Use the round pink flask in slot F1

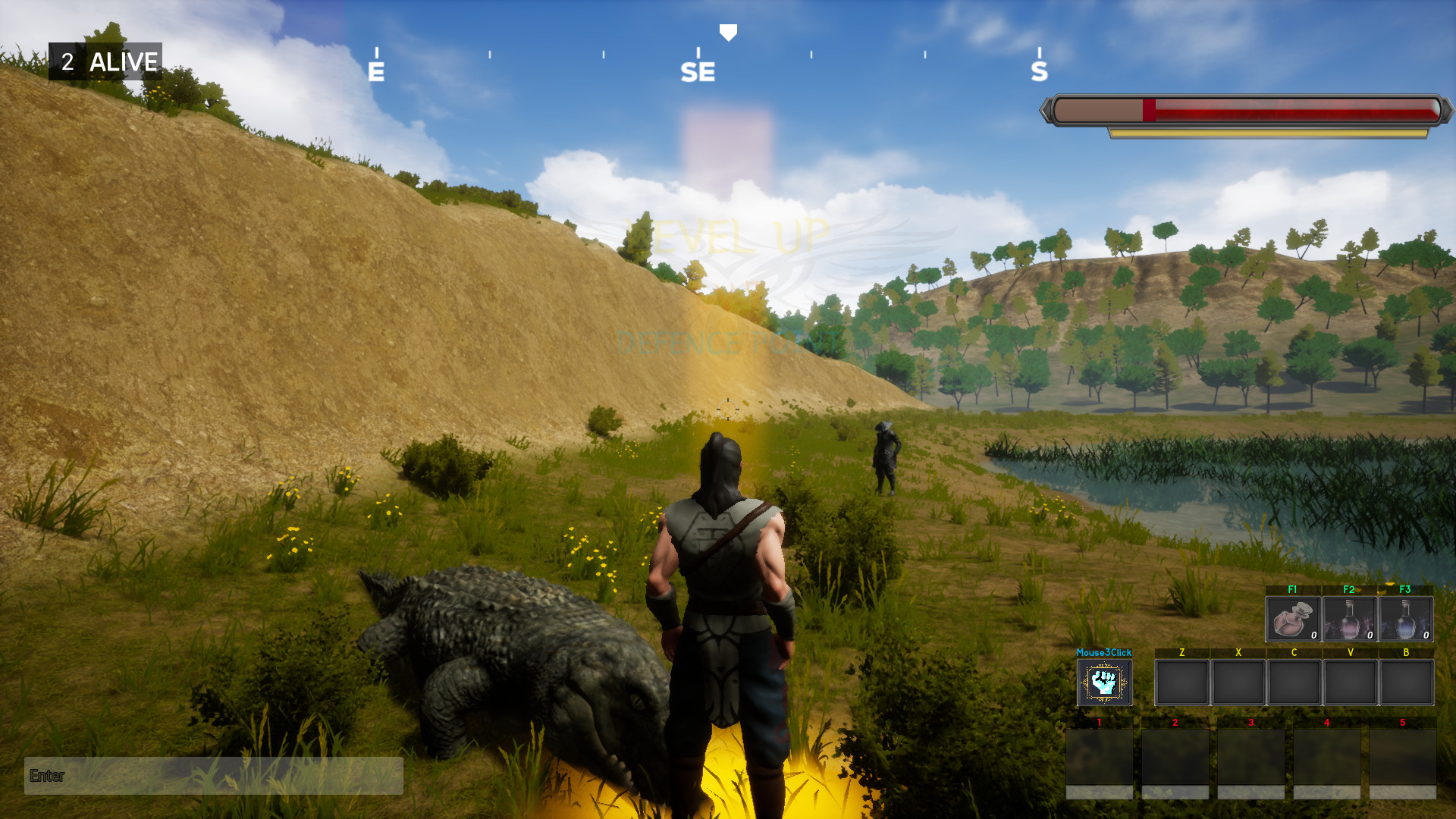point(1293,619)
